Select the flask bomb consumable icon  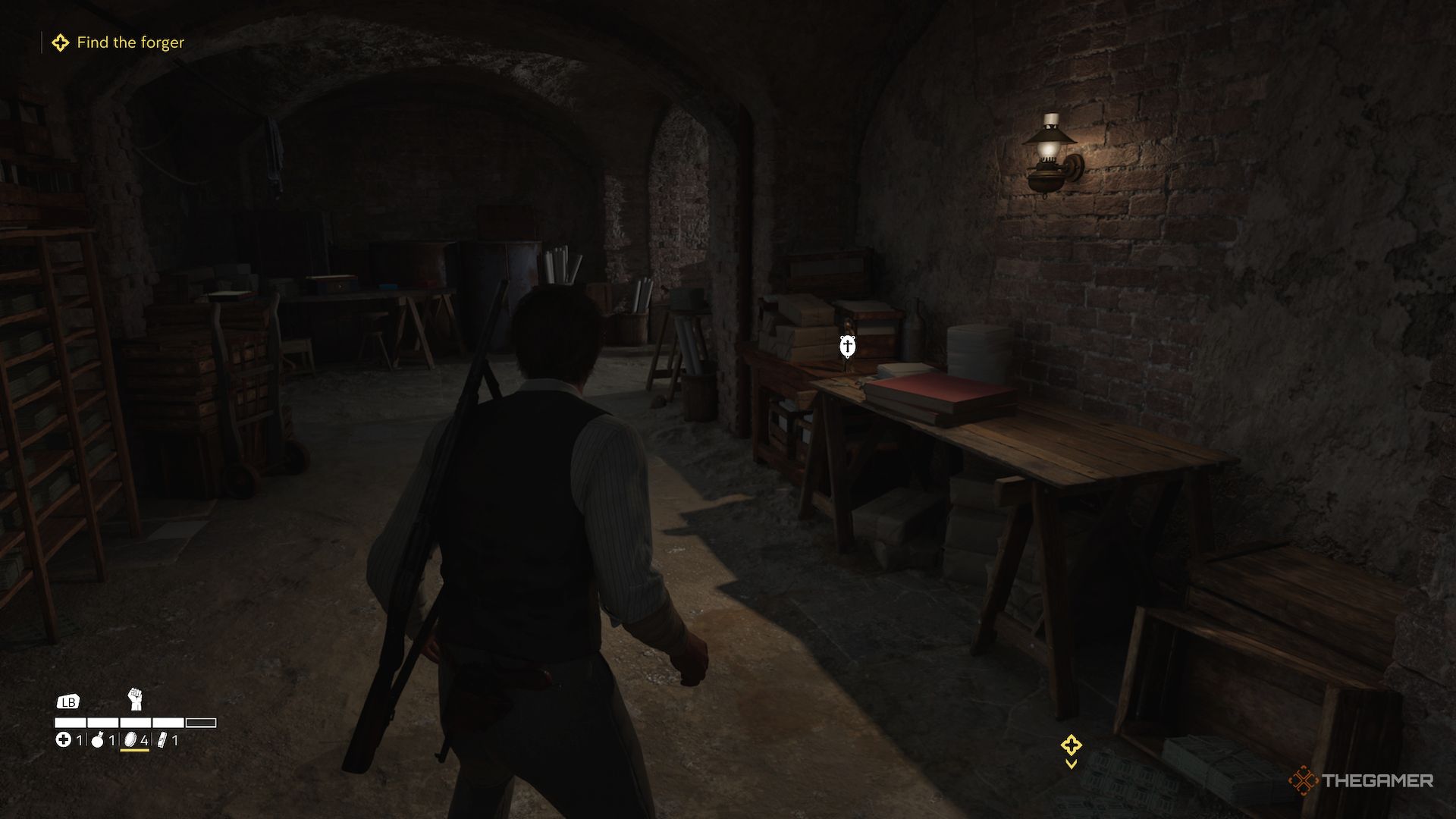click(x=97, y=741)
